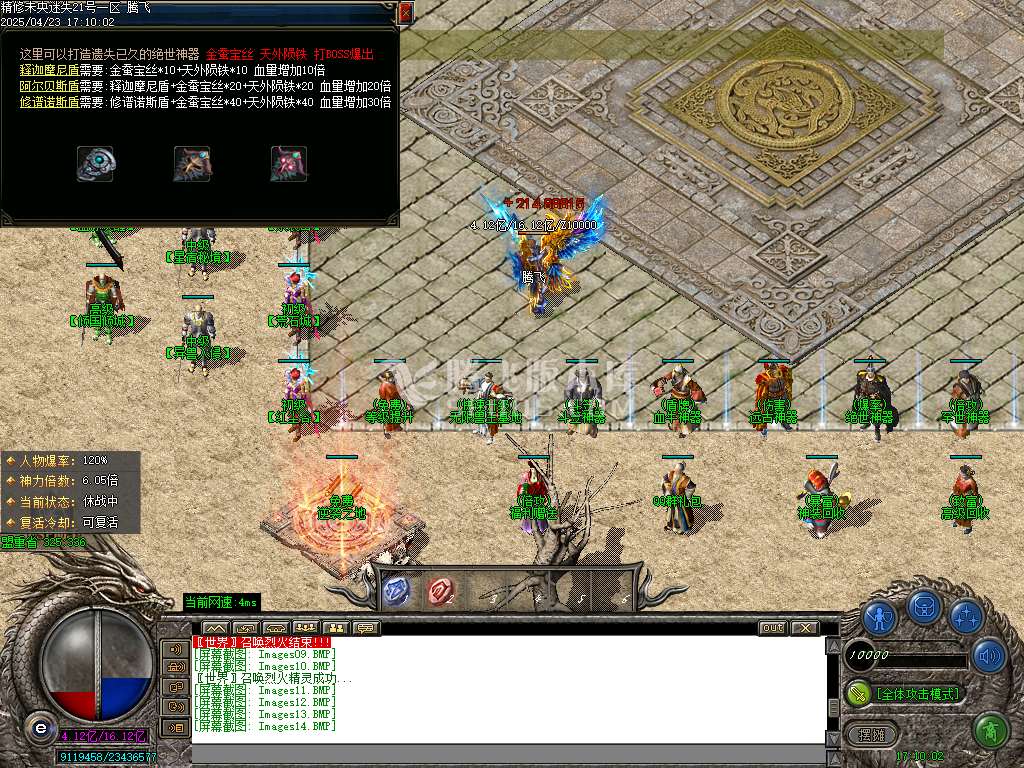Open the character equipment panel
The height and width of the screenshot is (768, 1024).
coord(880,616)
